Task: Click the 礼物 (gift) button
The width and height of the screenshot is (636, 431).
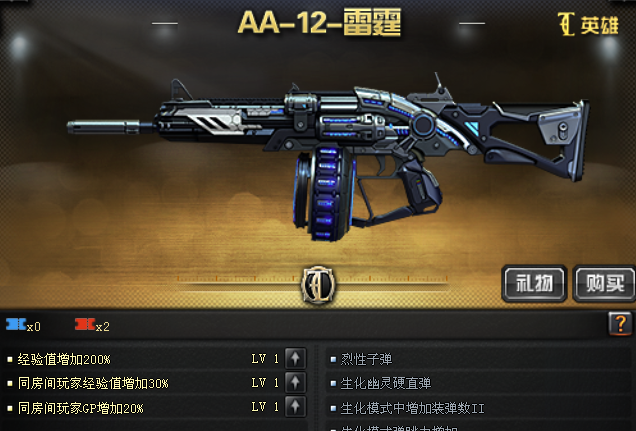Action: tap(534, 283)
